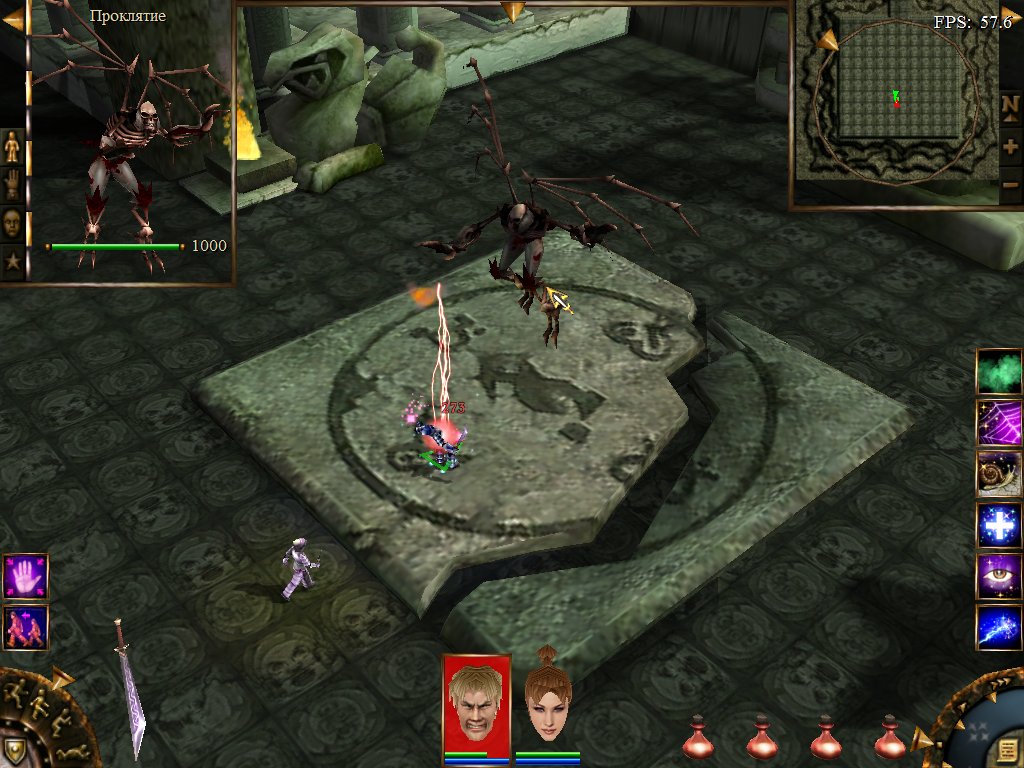Show the body figure target view
This screenshot has width=1024, height=768.
pyautogui.click(x=12, y=147)
